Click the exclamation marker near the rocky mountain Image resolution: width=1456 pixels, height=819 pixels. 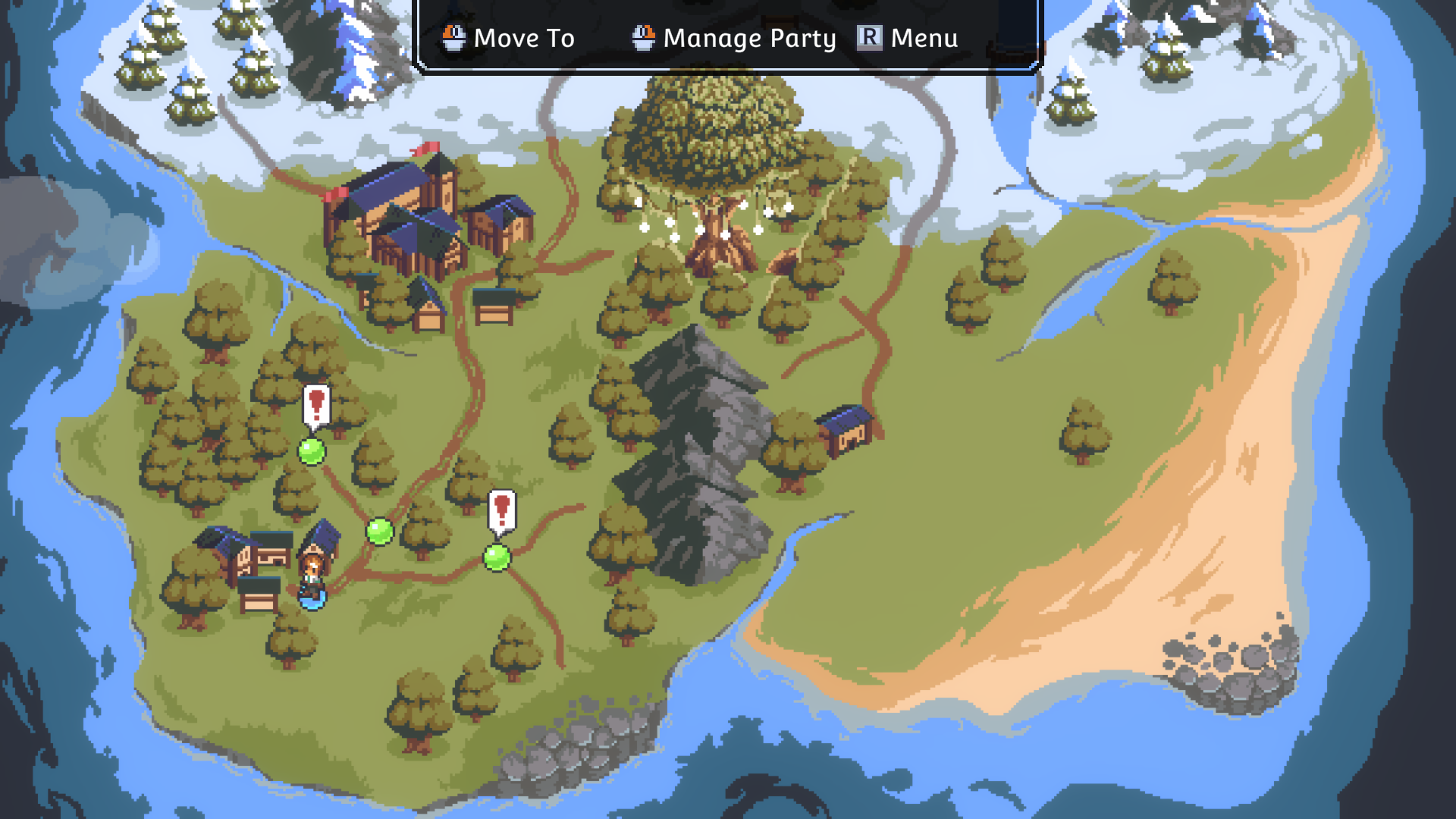pos(501,510)
